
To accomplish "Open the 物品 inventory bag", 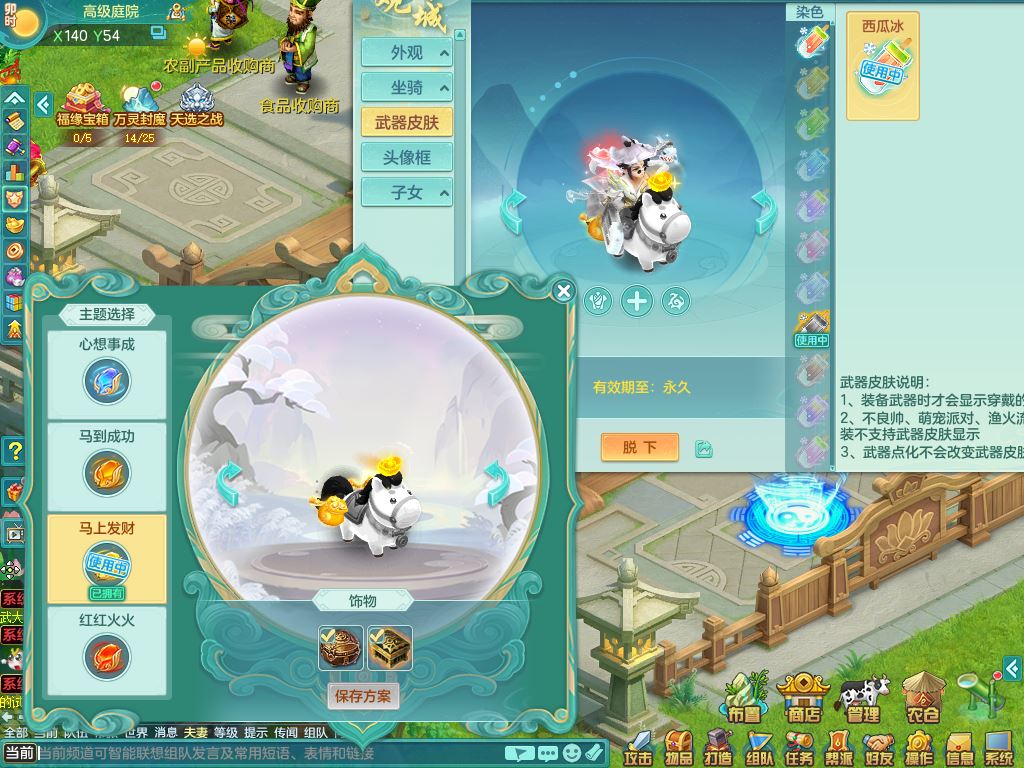I will click(x=679, y=747).
